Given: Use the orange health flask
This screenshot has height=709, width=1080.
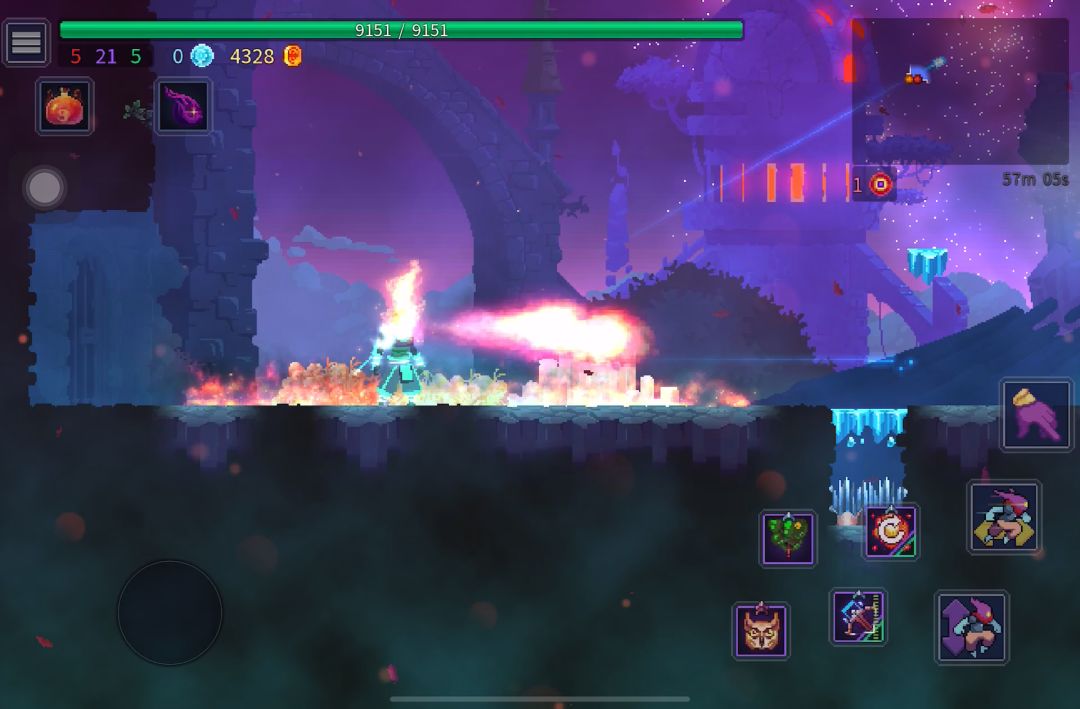Looking at the screenshot, I should [x=66, y=105].
